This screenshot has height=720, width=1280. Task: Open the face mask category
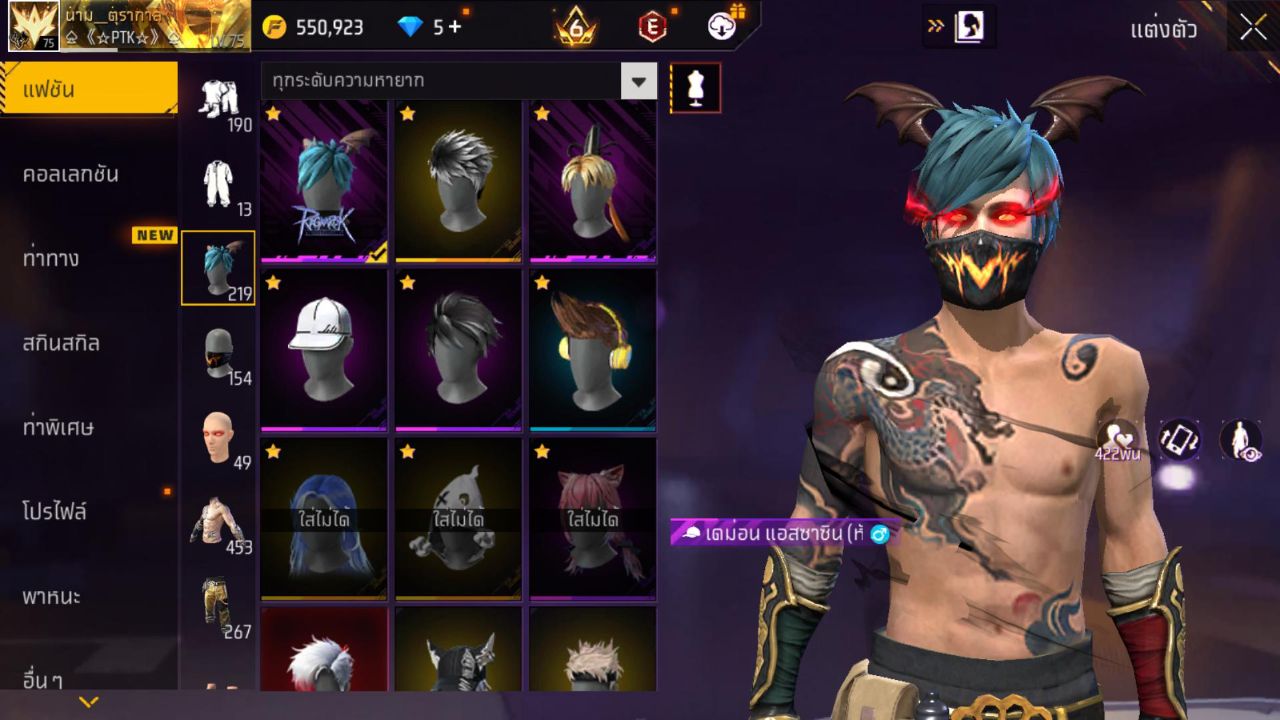pyautogui.click(x=218, y=355)
